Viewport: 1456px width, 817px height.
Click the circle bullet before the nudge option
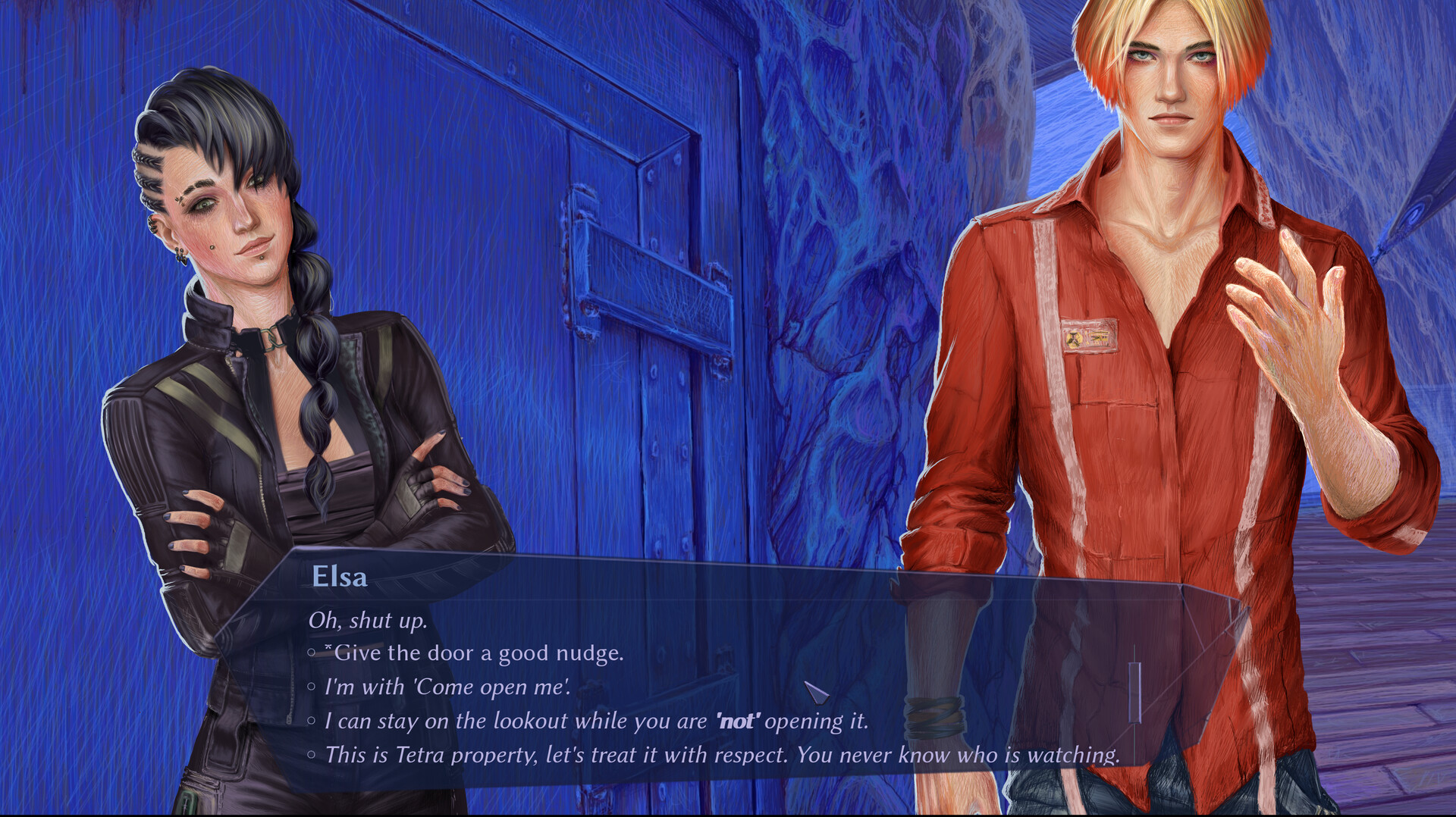[312, 653]
